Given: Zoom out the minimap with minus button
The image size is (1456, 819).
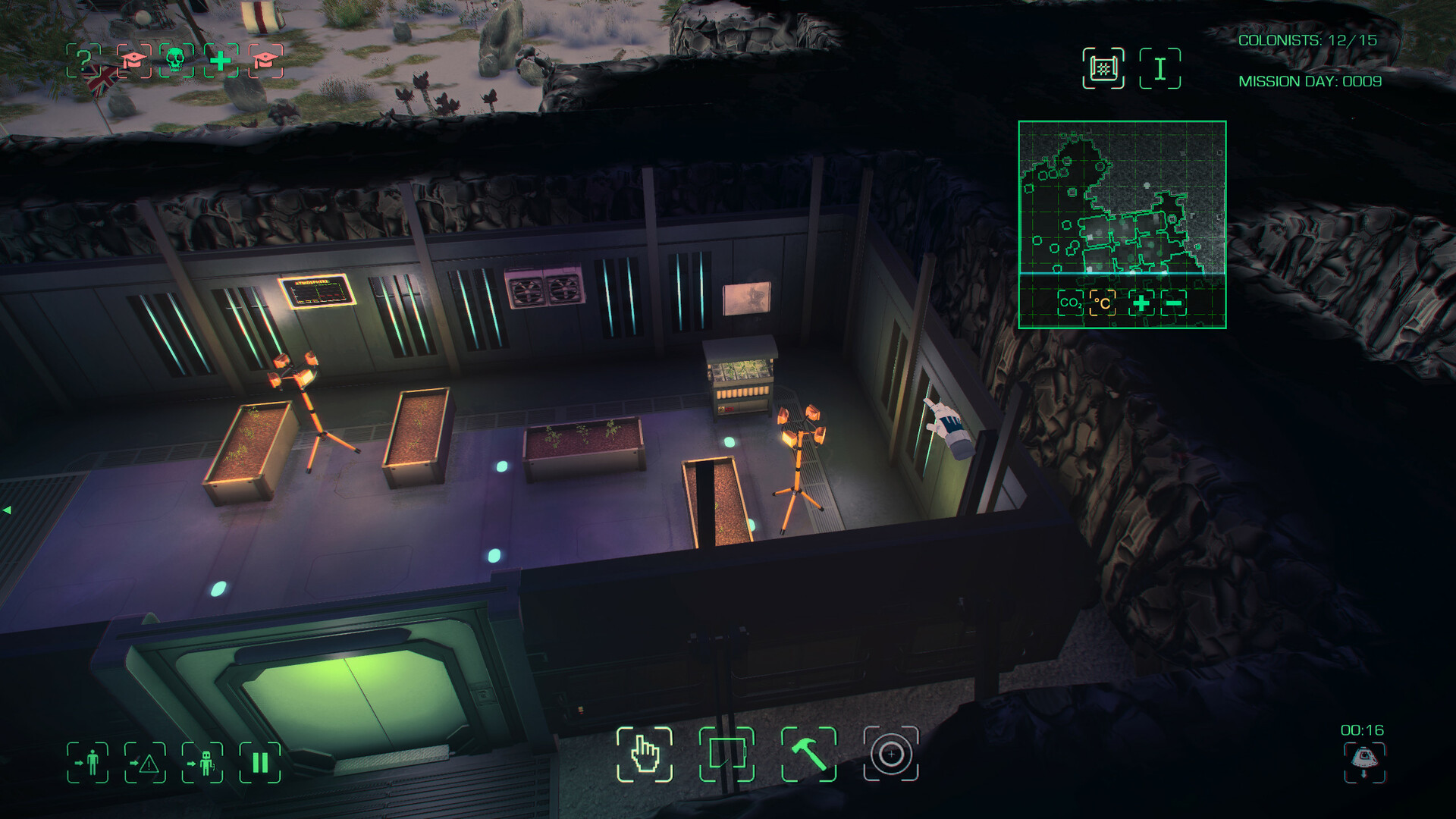Looking at the screenshot, I should coord(1174,303).
